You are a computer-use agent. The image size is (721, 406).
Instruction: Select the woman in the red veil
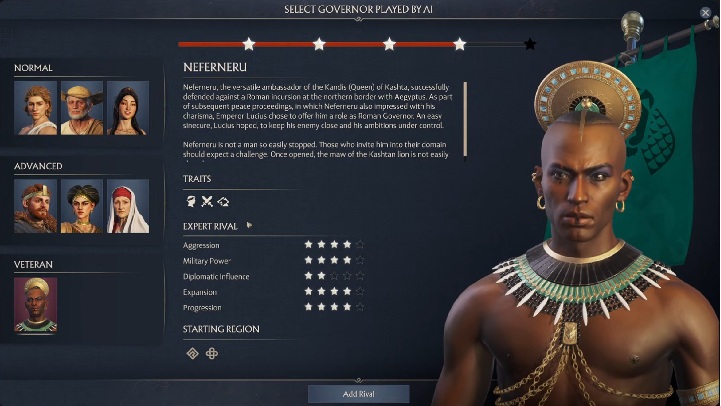(x=128, y=206)
